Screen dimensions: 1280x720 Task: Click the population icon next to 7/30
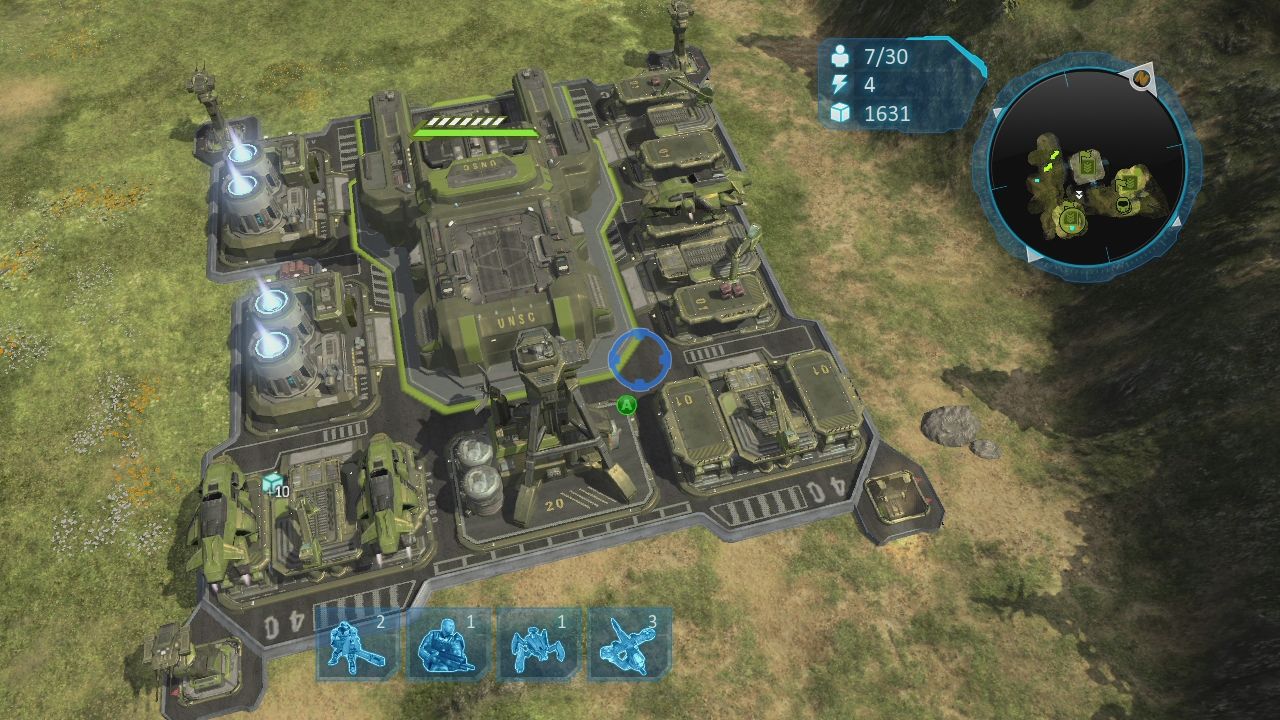click(842, 57)
